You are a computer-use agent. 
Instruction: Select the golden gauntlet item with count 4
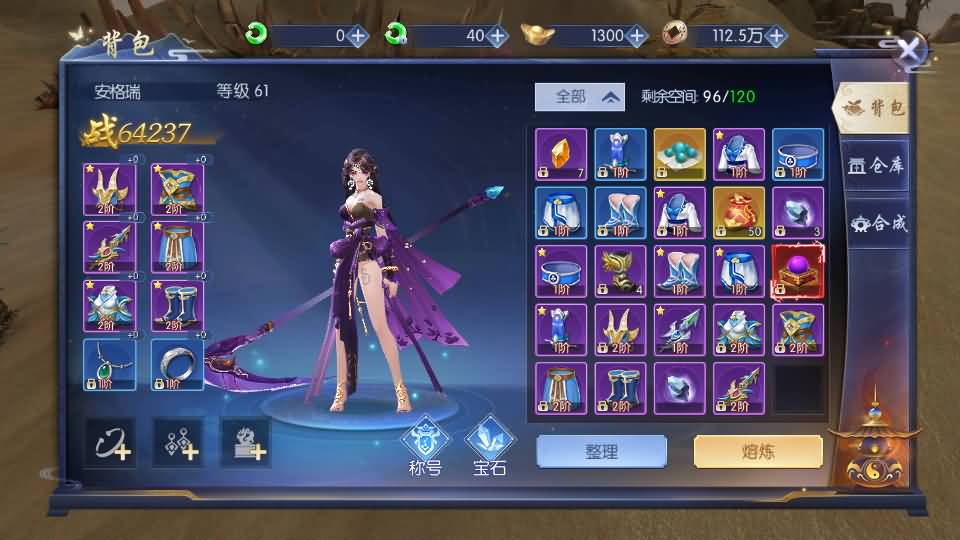click(x=620, y=271)
